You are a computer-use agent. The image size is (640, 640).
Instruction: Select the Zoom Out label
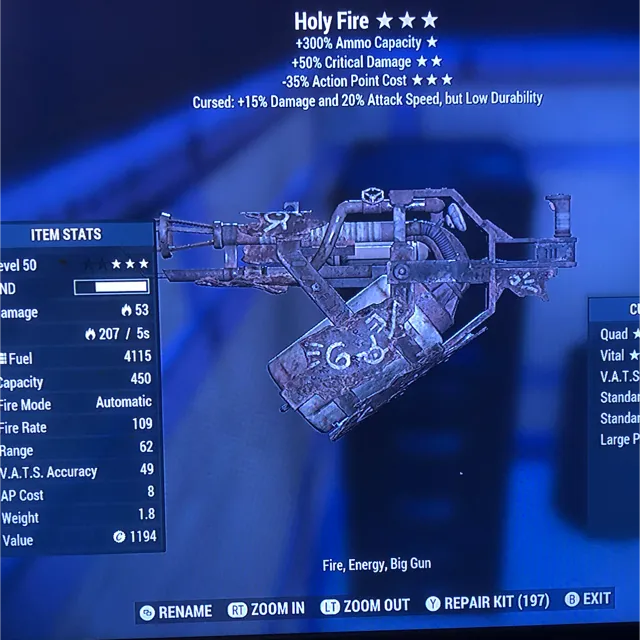pos(365,606)
